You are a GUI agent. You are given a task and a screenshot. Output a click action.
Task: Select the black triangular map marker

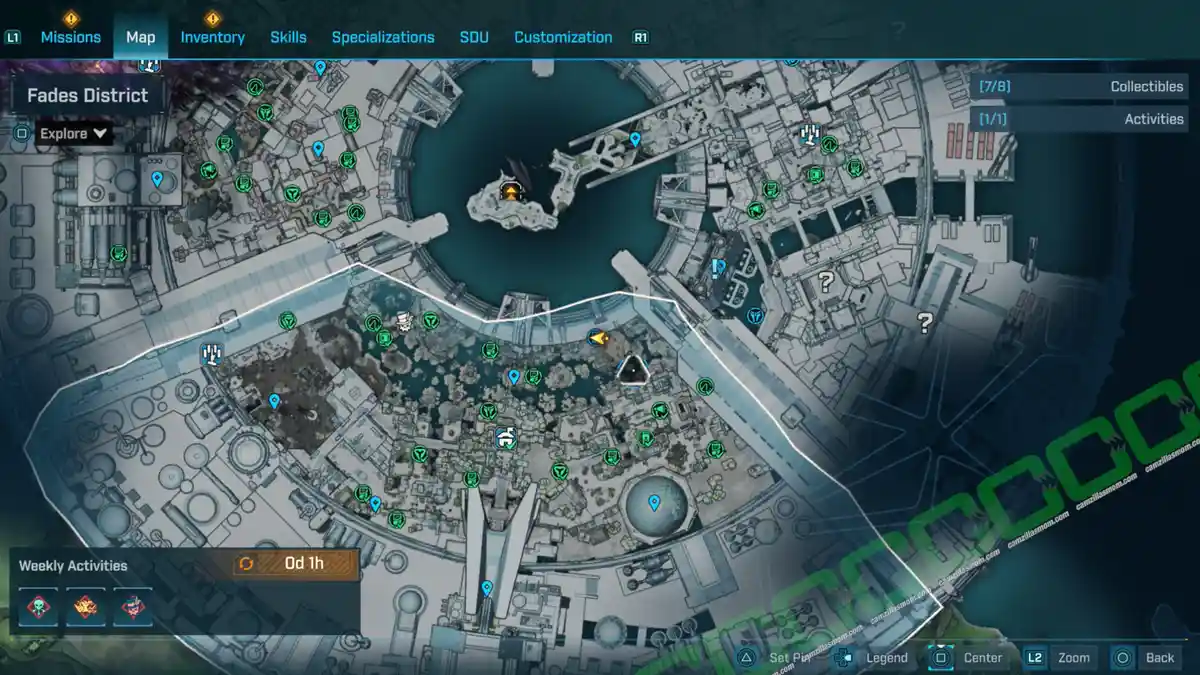tap(632, 370)
